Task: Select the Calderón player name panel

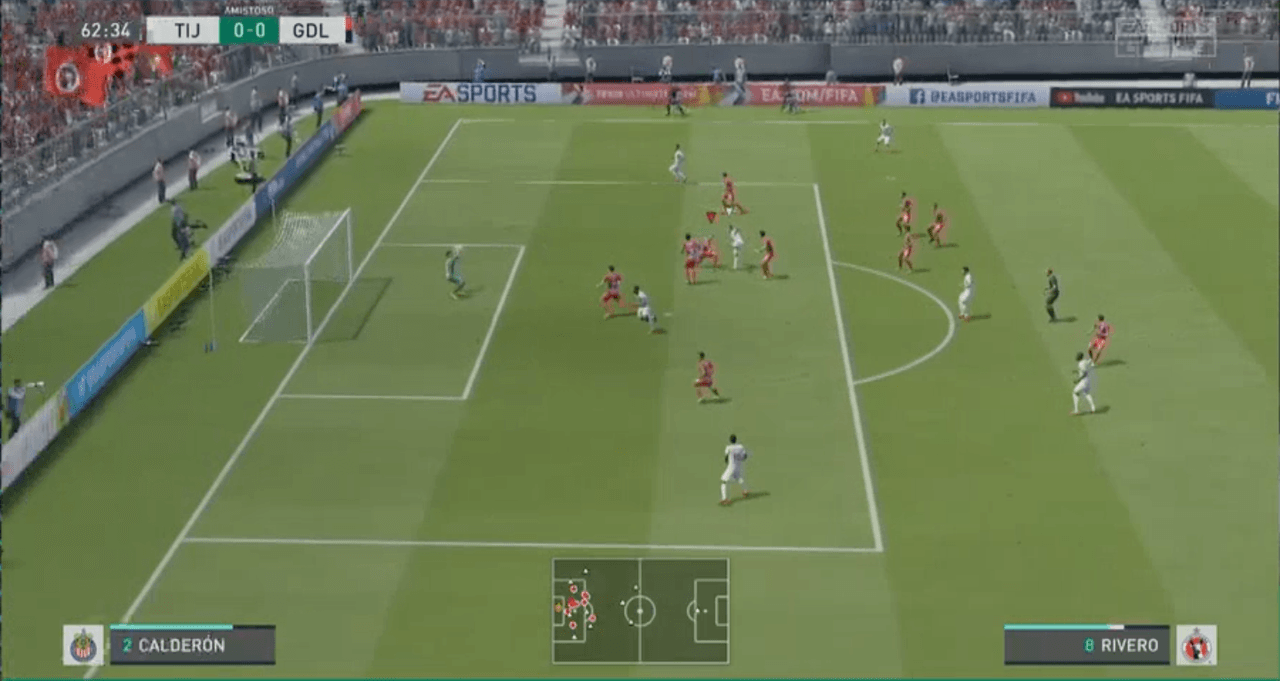Action: pyautogui.click(x=192, y=645)
